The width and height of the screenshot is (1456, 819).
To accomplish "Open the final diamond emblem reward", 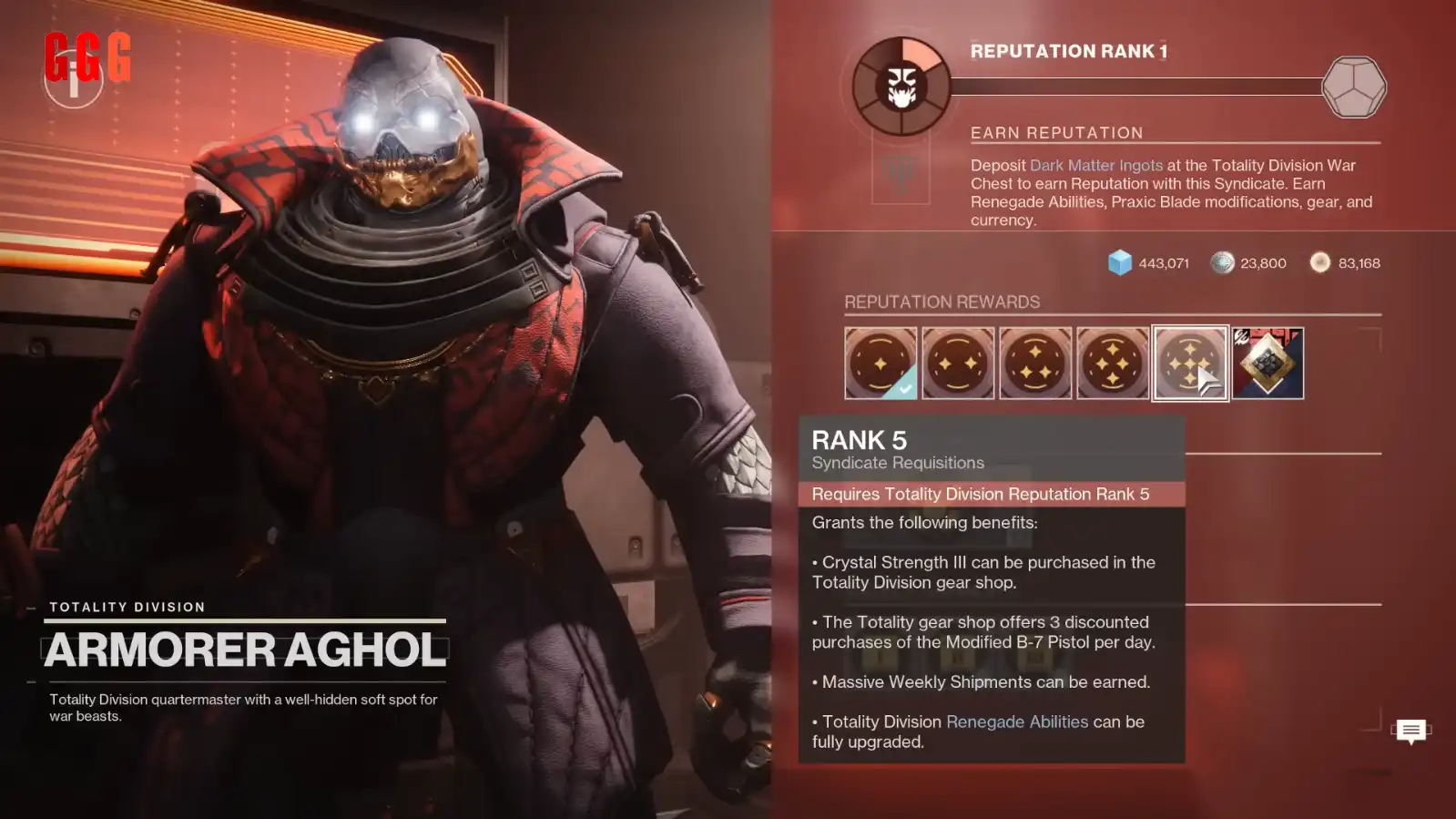I will click(x=1268, y=363).
